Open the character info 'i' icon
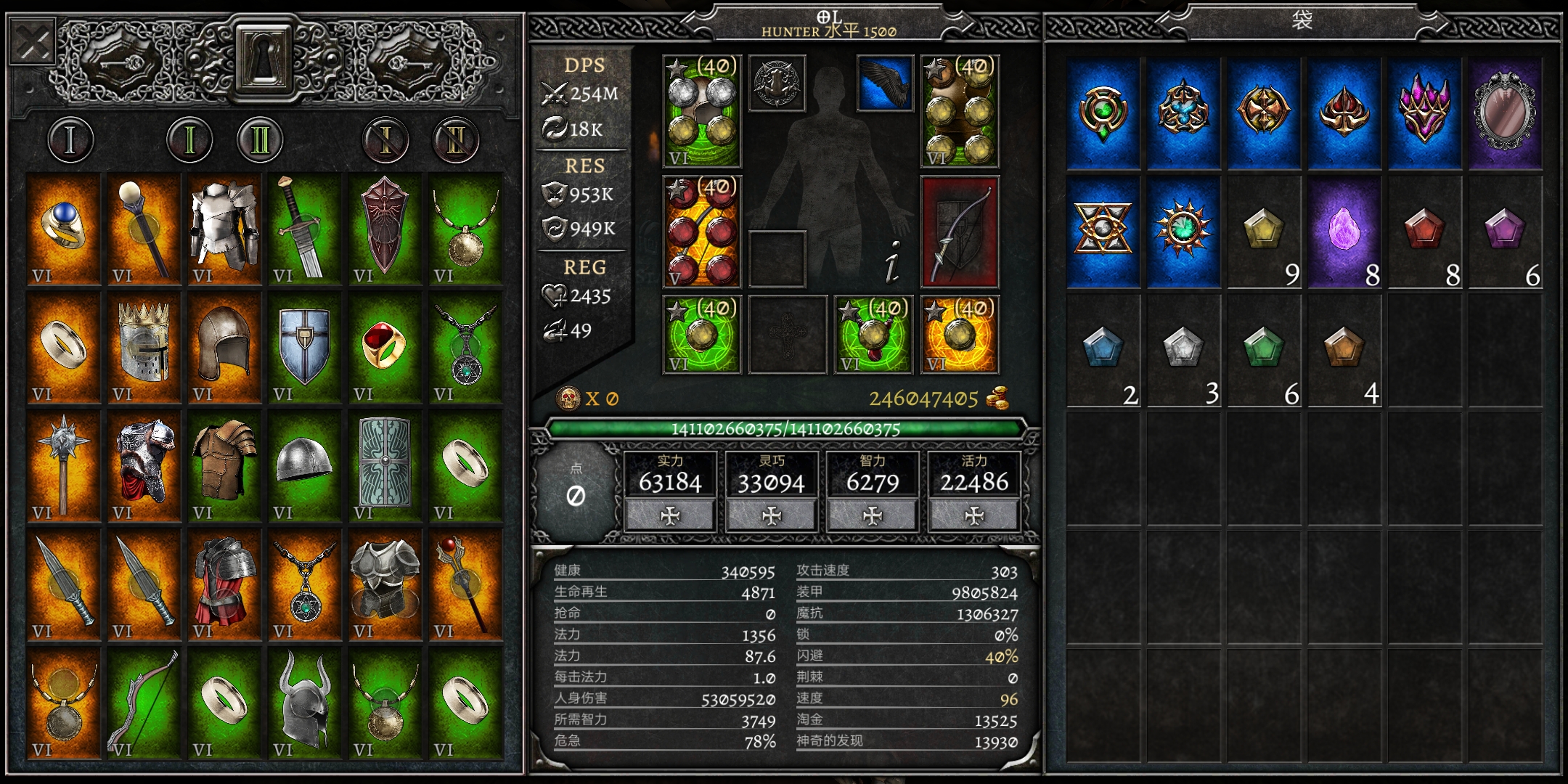The height and width of the screenshot is (784, 1568). click(893, 261)
